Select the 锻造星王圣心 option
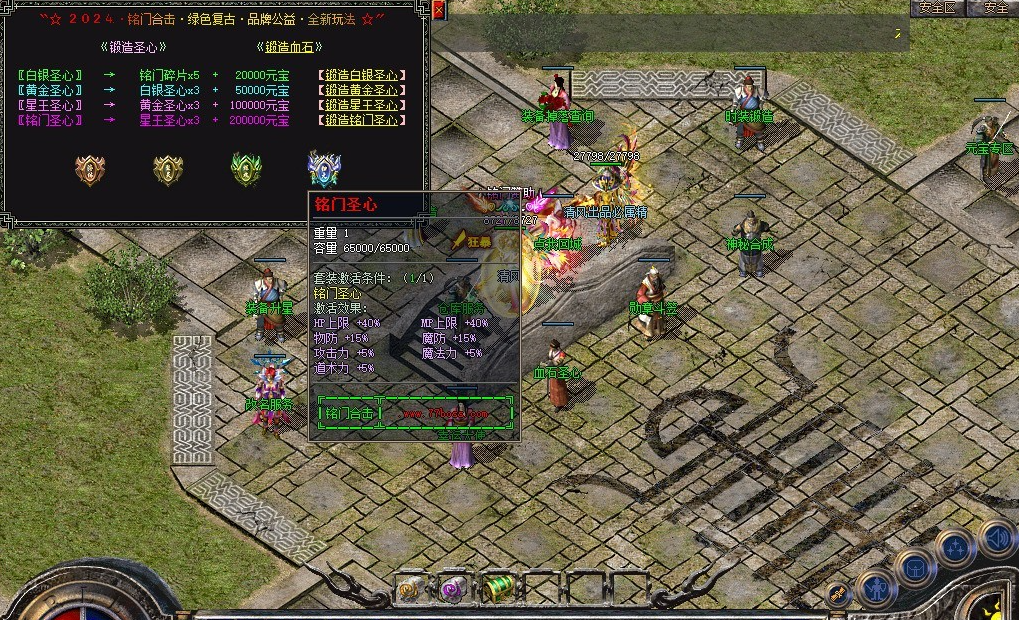The width and height of the screenshot is (1019, 620). pyautogui.click(x=362, y=105)
